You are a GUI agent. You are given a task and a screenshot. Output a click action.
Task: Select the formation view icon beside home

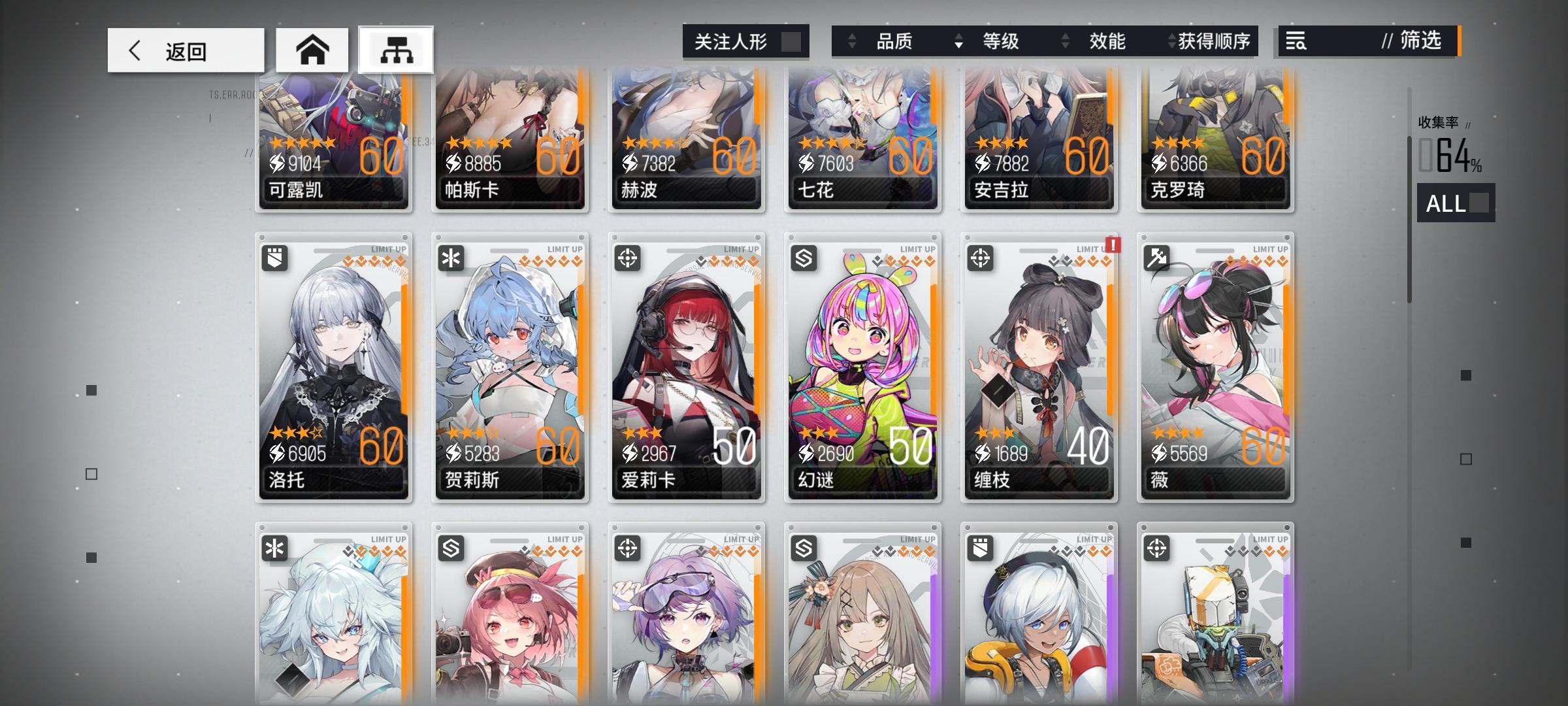point(397,49)
